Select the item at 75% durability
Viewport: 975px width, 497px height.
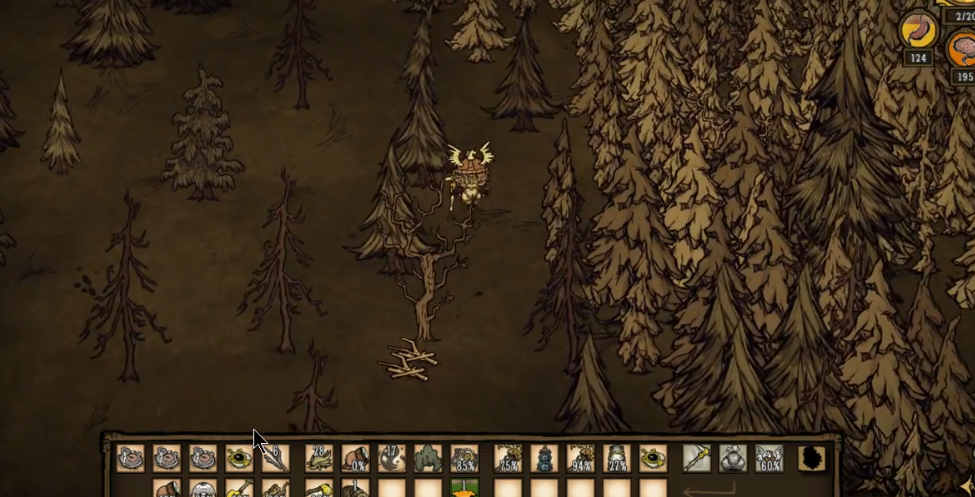(x=508, y=458)
